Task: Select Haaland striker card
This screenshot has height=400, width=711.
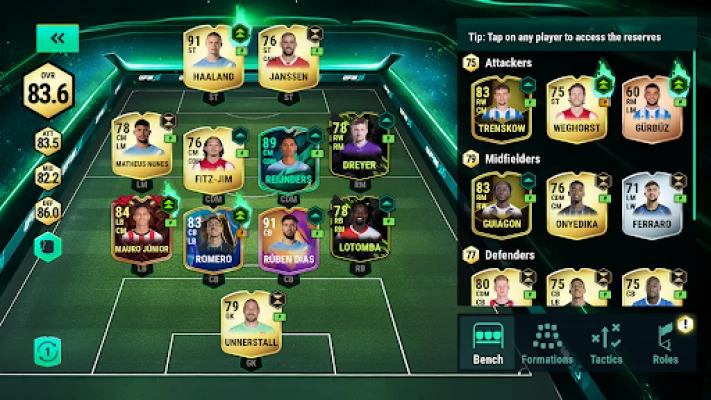Action: click(x=207, y=57)
